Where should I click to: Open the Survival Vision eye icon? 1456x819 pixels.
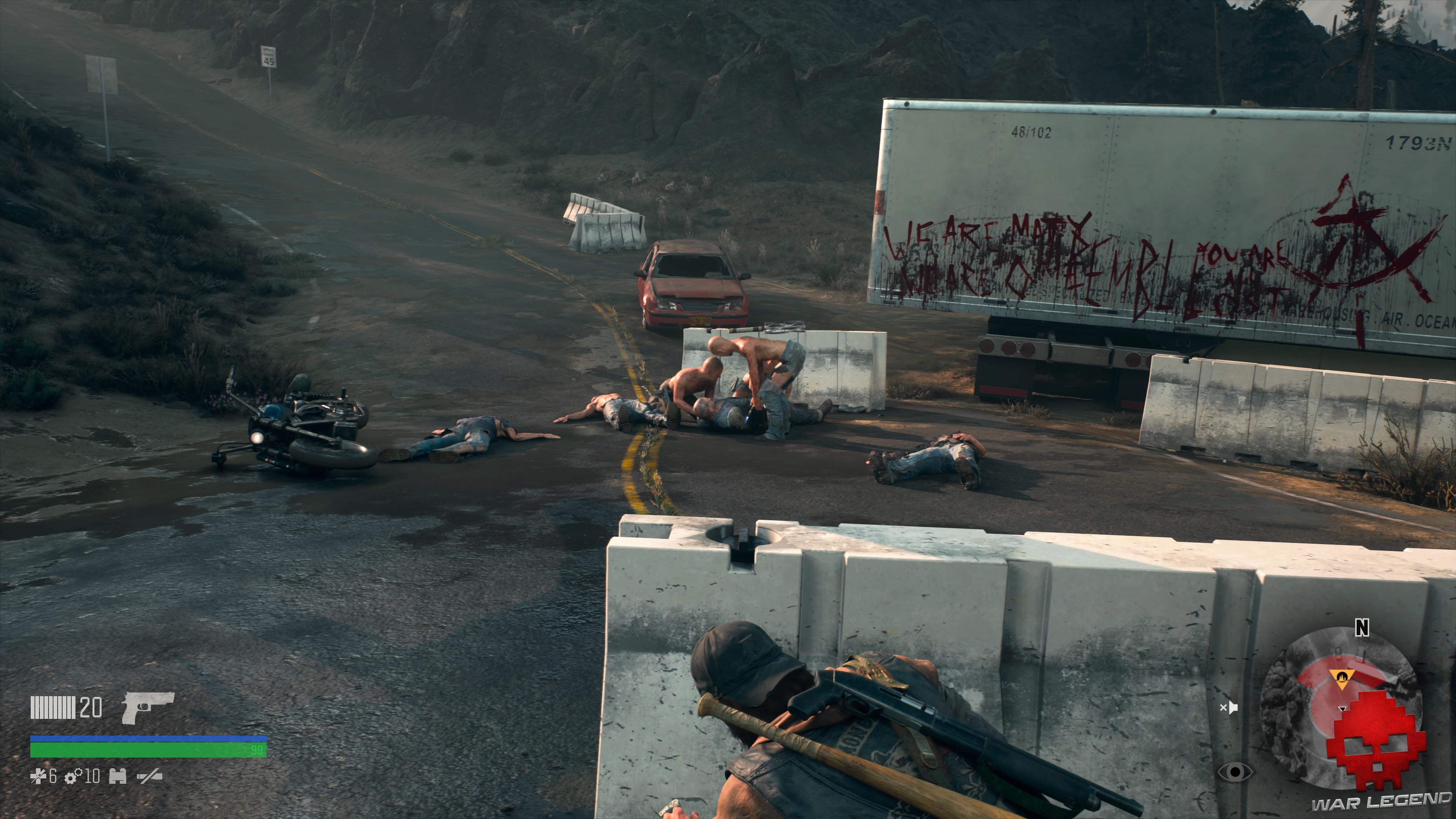coord(1236,772)
